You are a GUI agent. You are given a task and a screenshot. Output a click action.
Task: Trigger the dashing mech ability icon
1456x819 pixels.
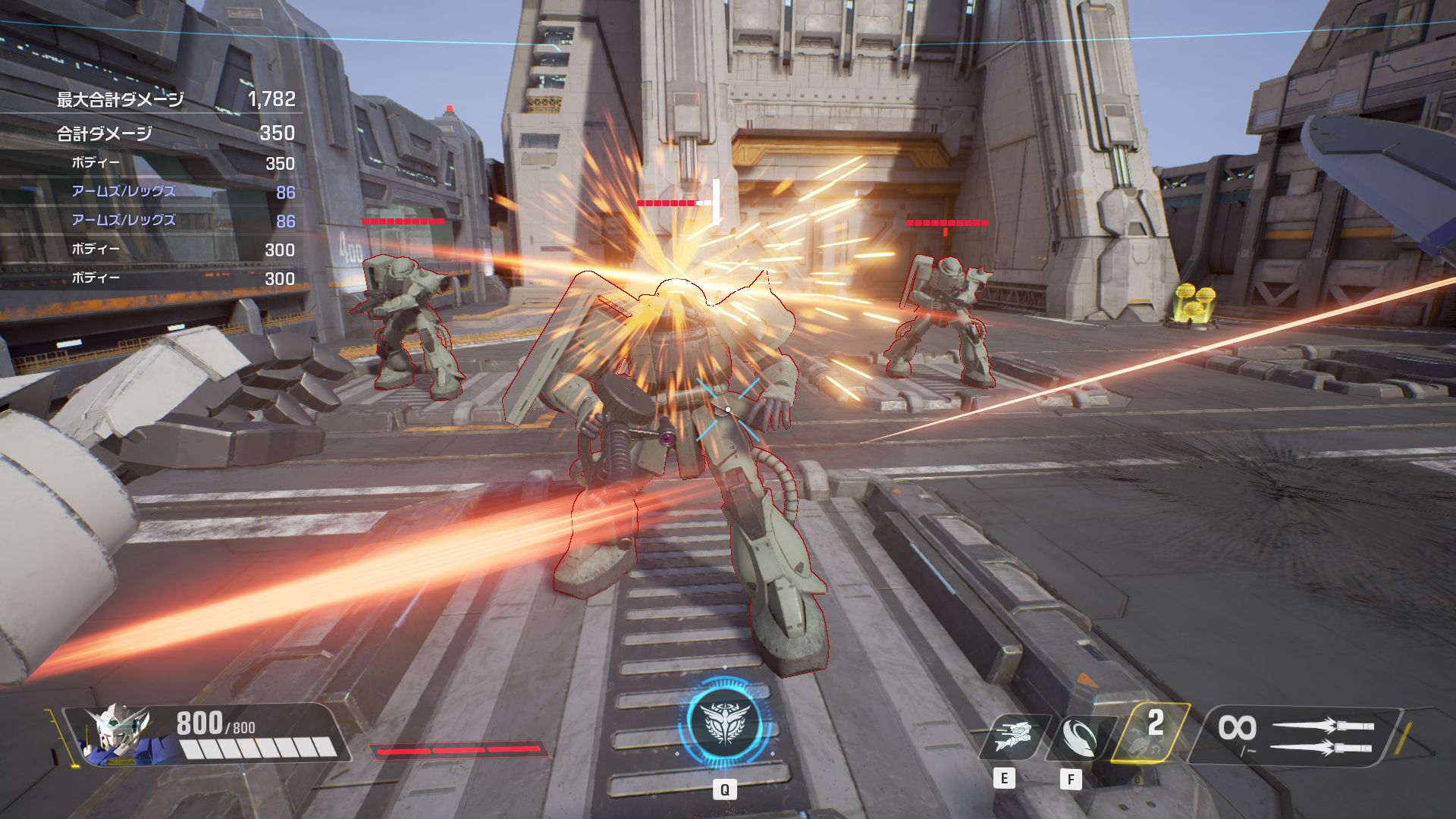(1014, 736)
